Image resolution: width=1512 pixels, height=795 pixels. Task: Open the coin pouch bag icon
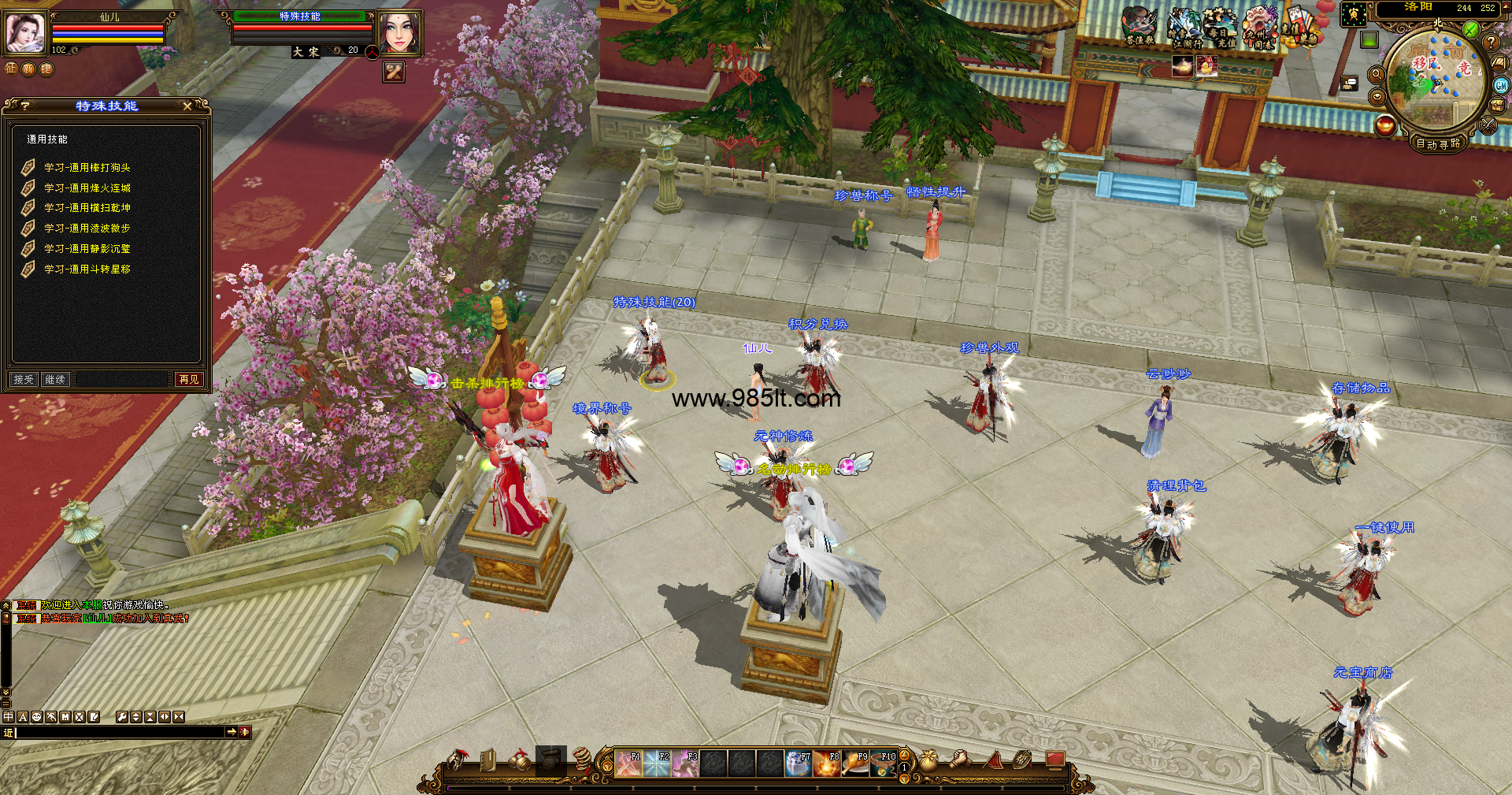(929, 760)
